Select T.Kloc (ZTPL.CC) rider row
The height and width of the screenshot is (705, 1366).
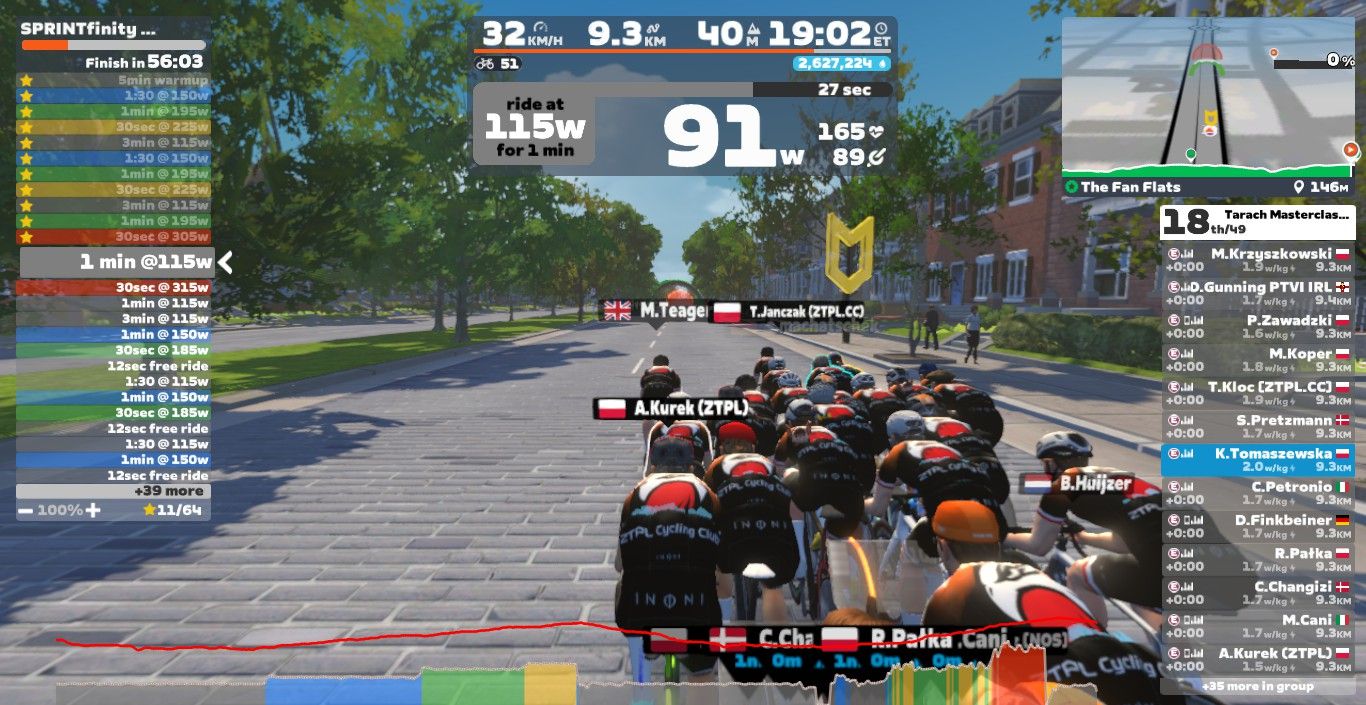1258,393
